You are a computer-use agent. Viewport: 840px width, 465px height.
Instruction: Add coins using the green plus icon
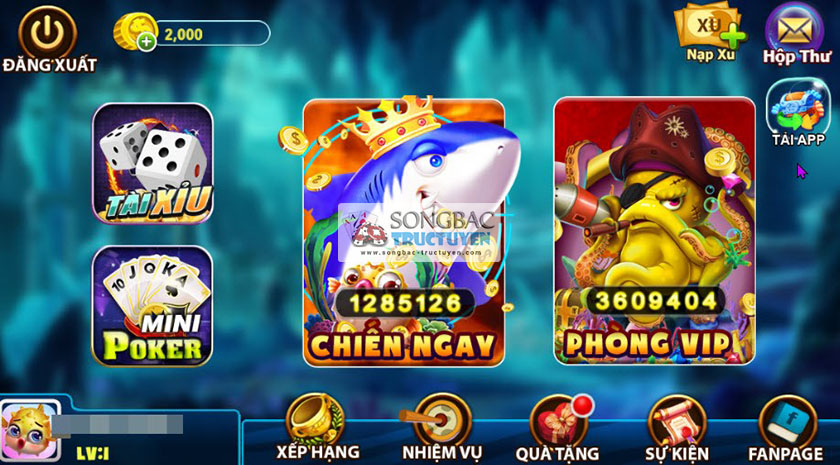tap(147, 41)
